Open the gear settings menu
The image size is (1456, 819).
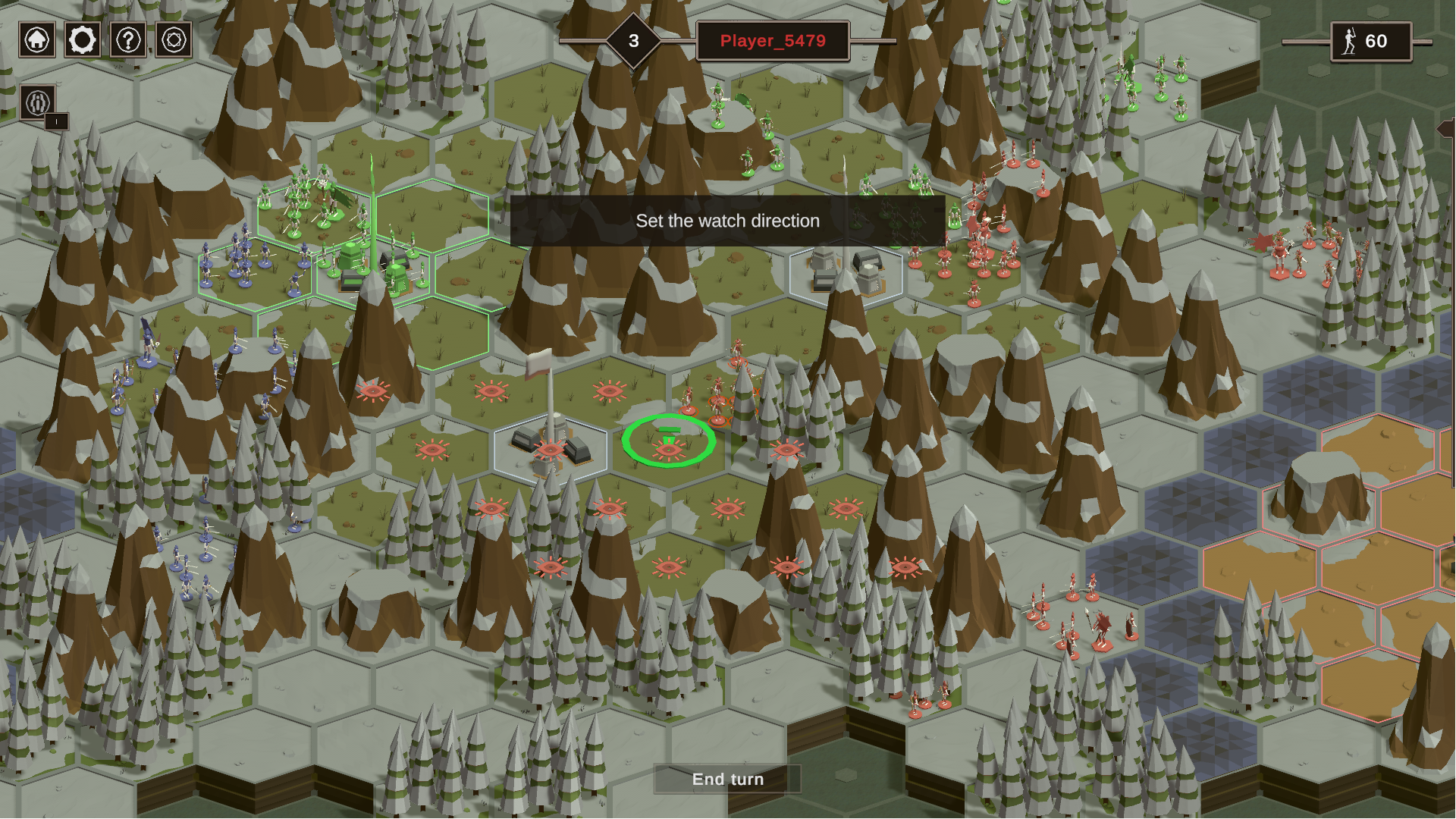click(83, 40)
